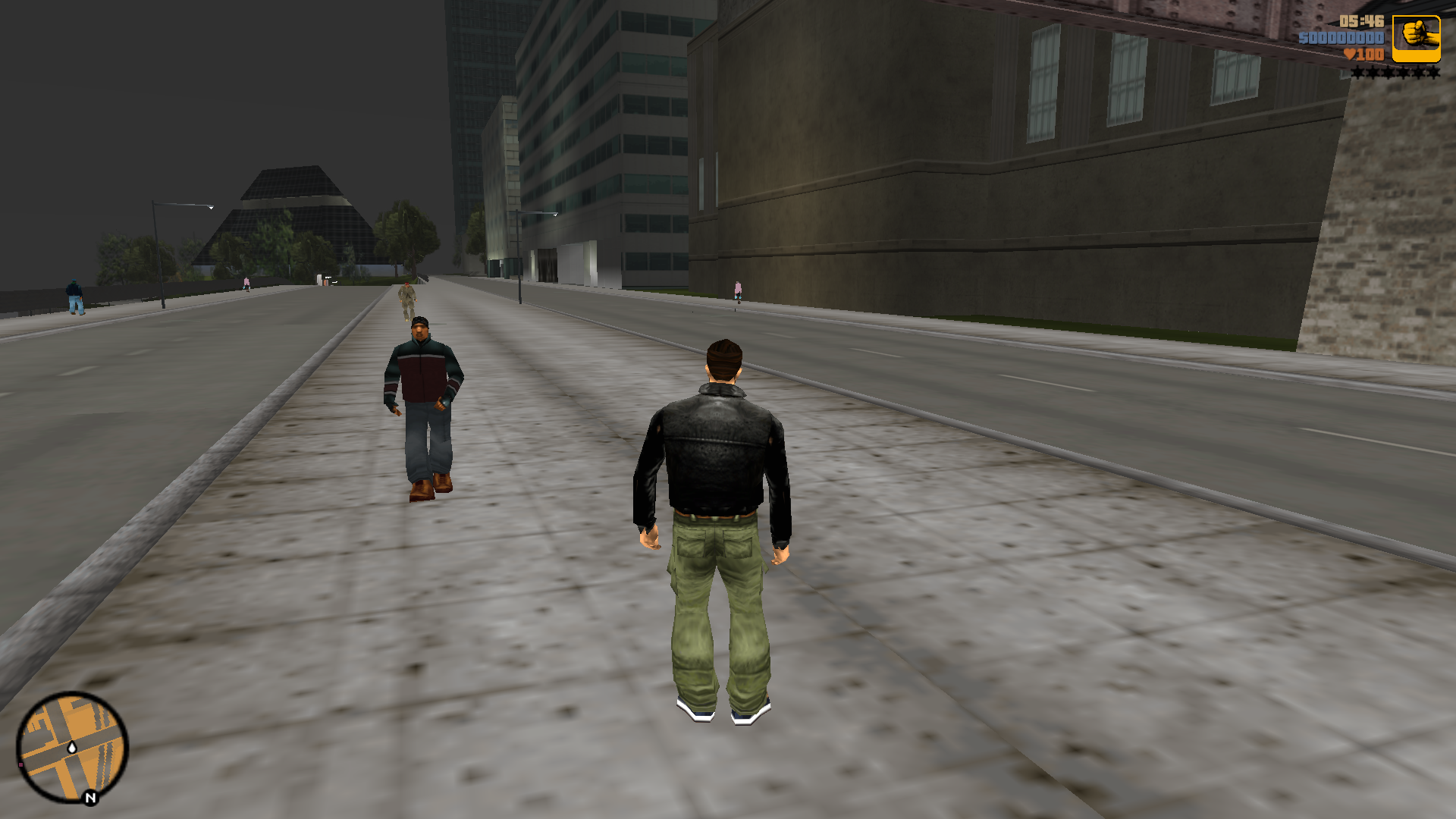Click the N compass marker on the minimap
This screenshot has height=819, width=1456.
(90, 798)
